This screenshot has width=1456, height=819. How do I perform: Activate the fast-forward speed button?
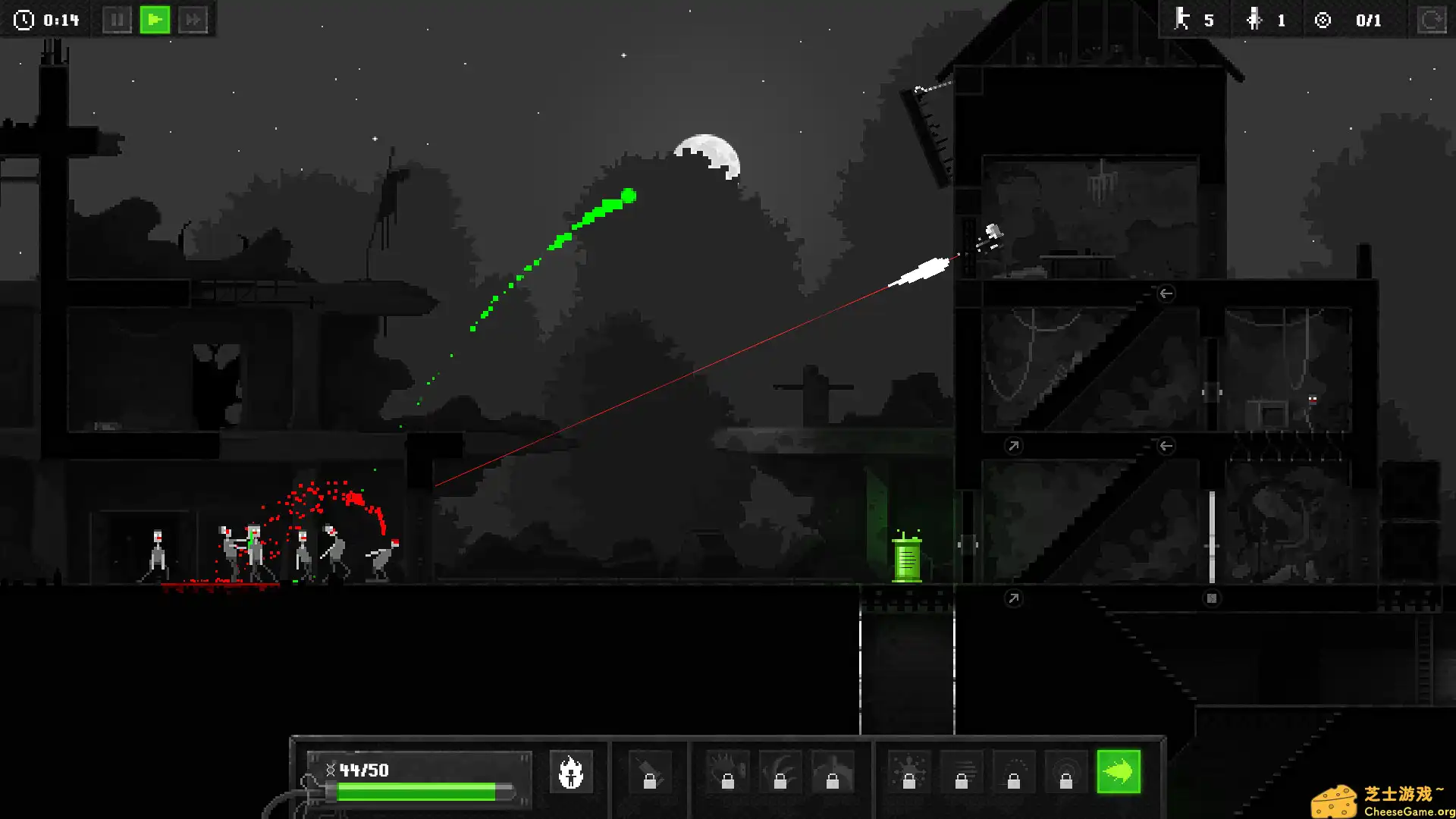[193, 20]
